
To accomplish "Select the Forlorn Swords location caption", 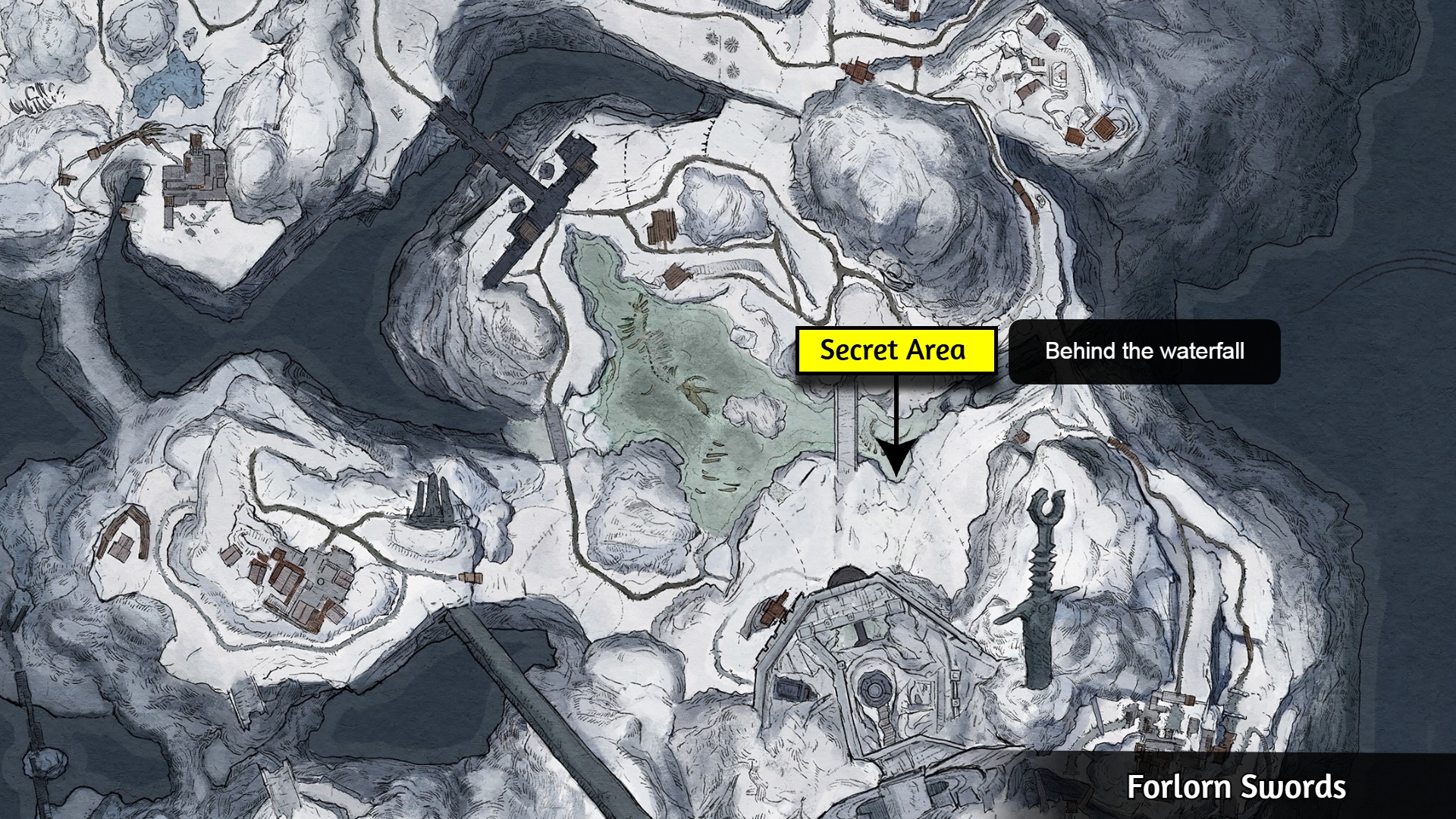I will point(1235,786).
